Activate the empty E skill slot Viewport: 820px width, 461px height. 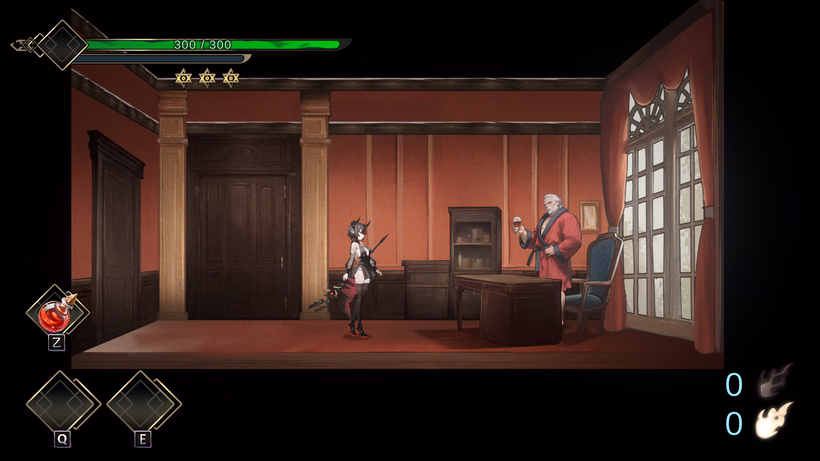click(143, 404)
